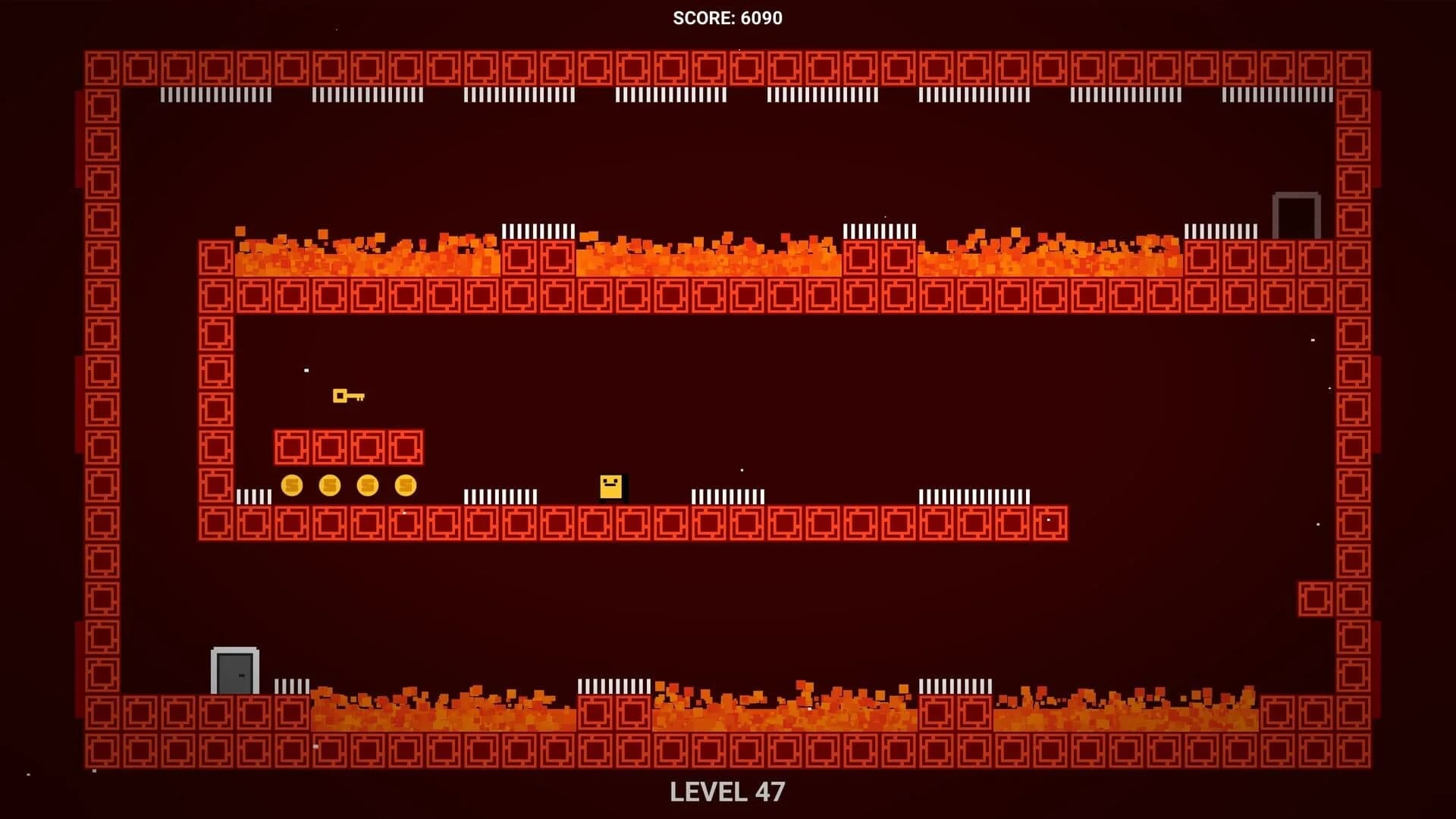The image size is (1456, 819).
Task: Click the second coin in the row
Action: 329,485
